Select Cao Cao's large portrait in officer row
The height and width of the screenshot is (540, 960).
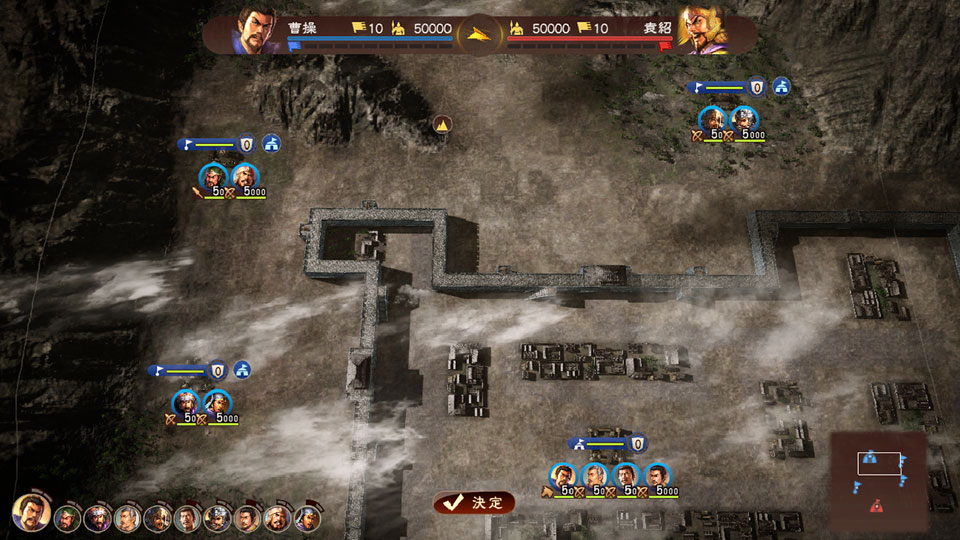(x=33, y=514)
